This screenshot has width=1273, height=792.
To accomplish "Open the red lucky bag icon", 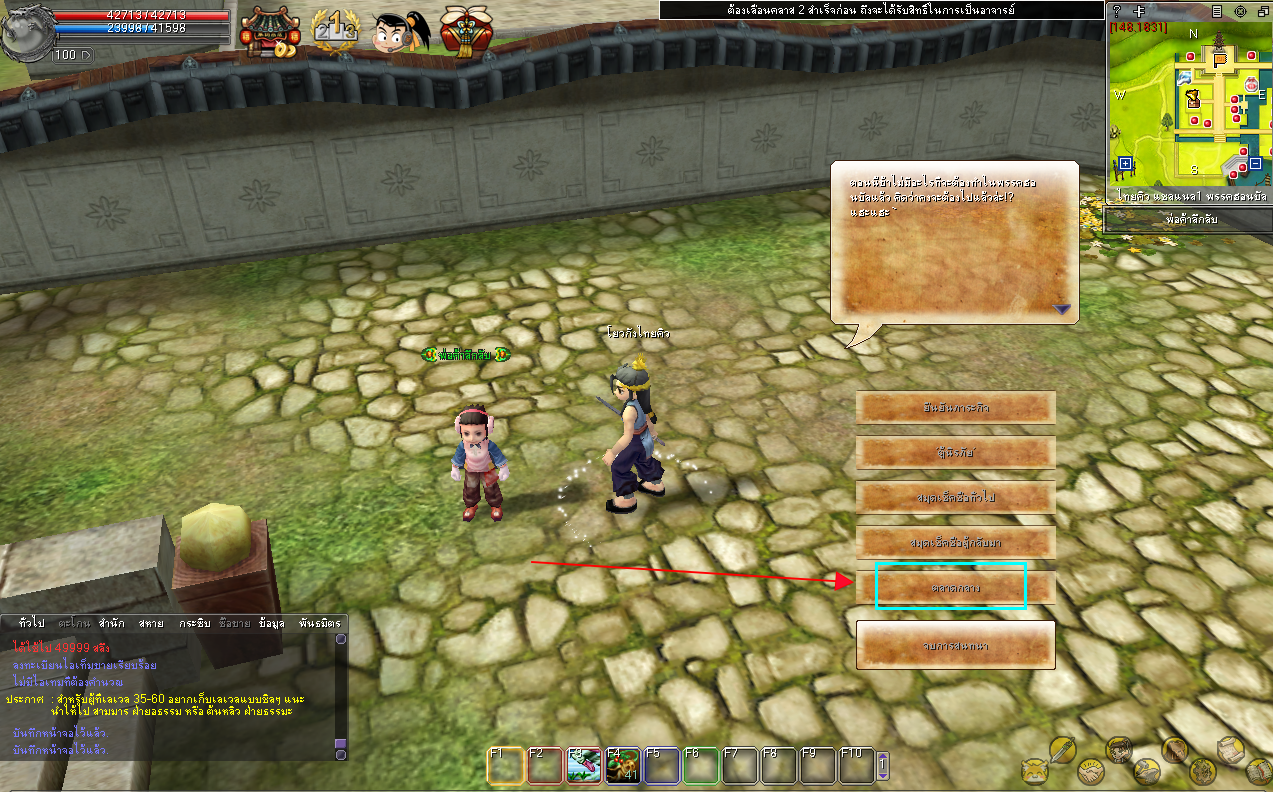I will pos(463,32).
